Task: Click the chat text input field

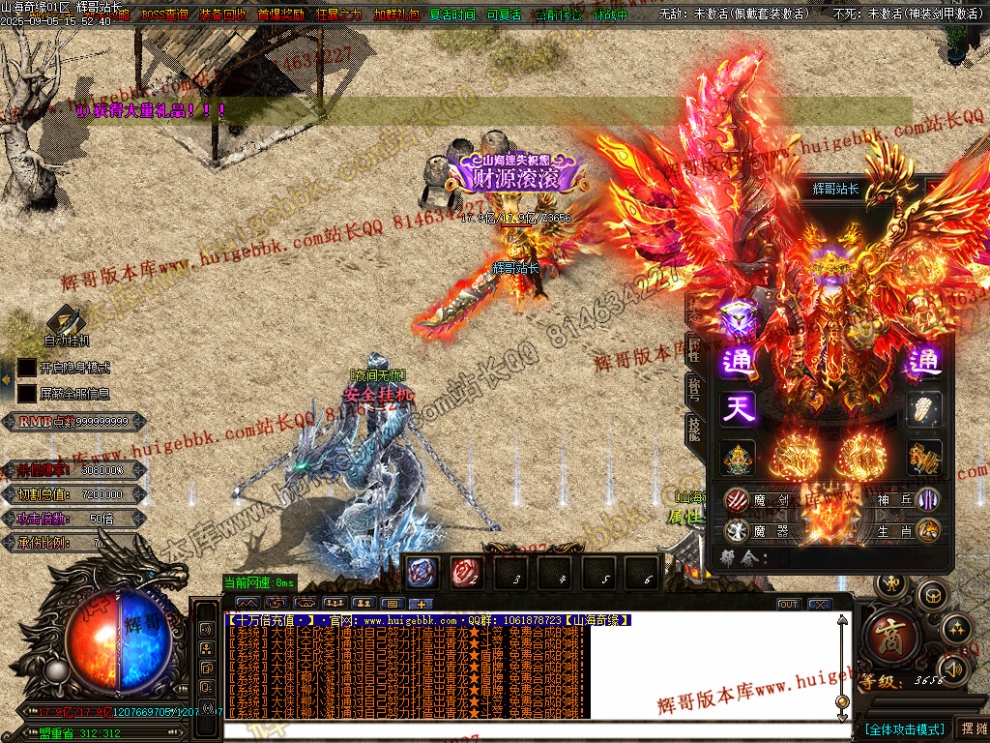Action: tap(530, 731)
